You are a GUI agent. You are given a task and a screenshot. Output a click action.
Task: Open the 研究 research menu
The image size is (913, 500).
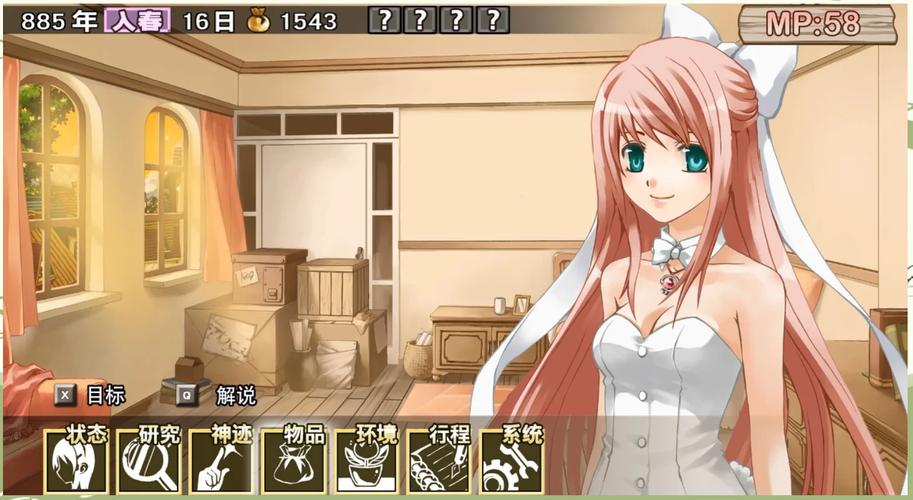148,462
